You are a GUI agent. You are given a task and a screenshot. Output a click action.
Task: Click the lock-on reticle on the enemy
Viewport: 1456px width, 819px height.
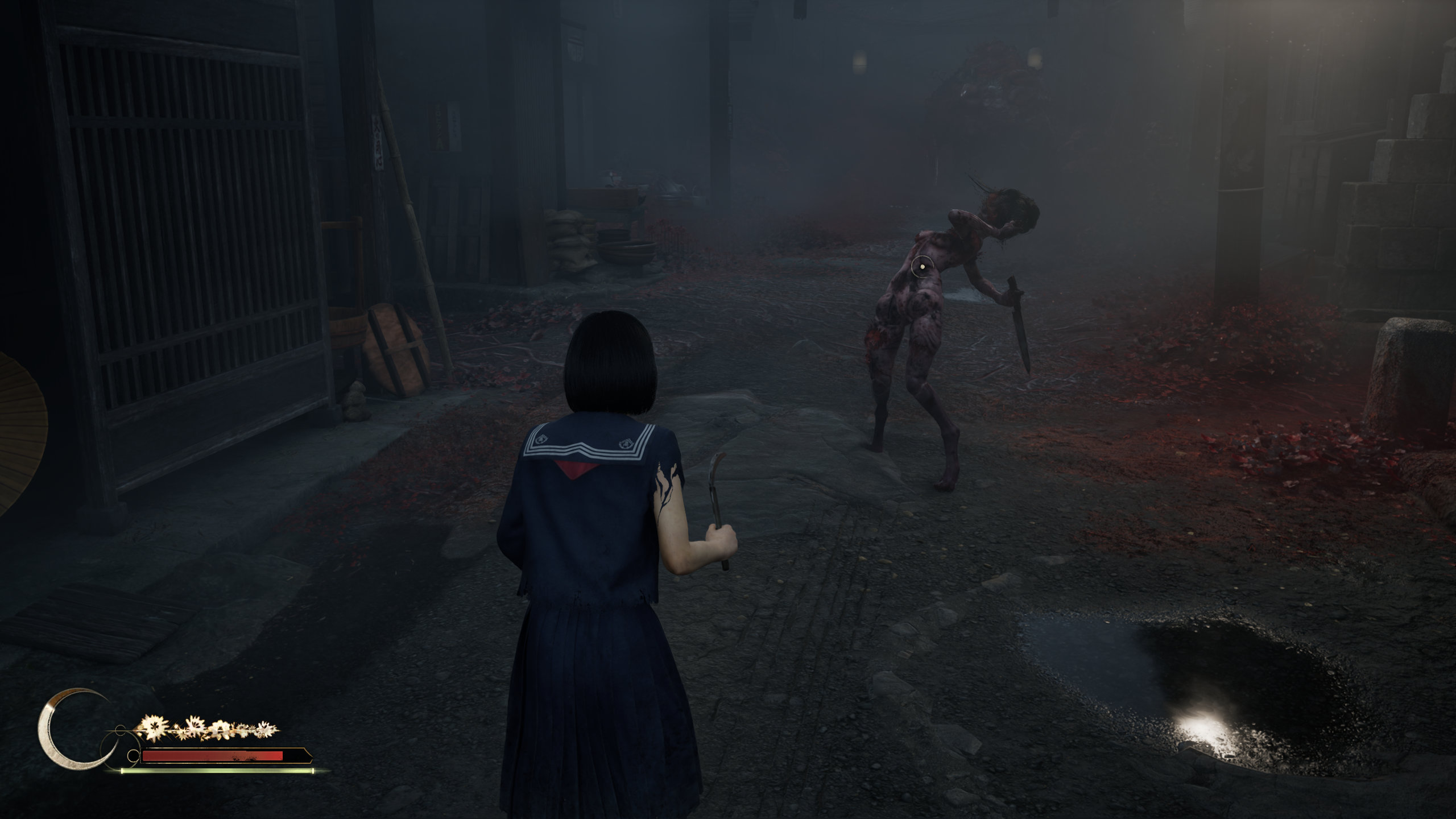pos(922,266)
